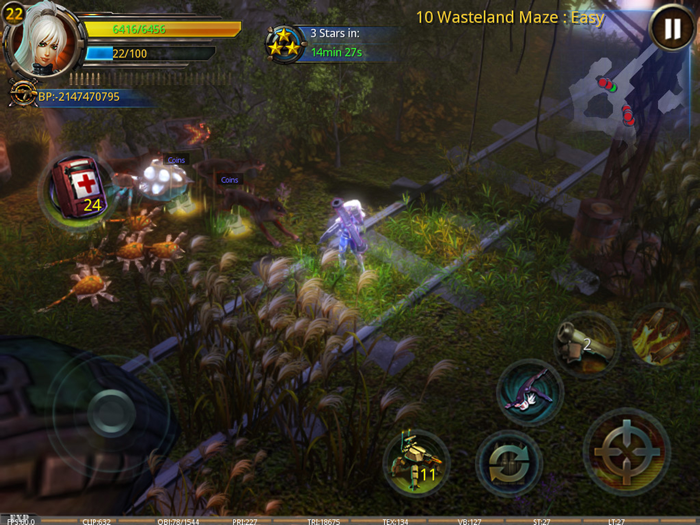Pause the game with the pause button

pos(666,29)
